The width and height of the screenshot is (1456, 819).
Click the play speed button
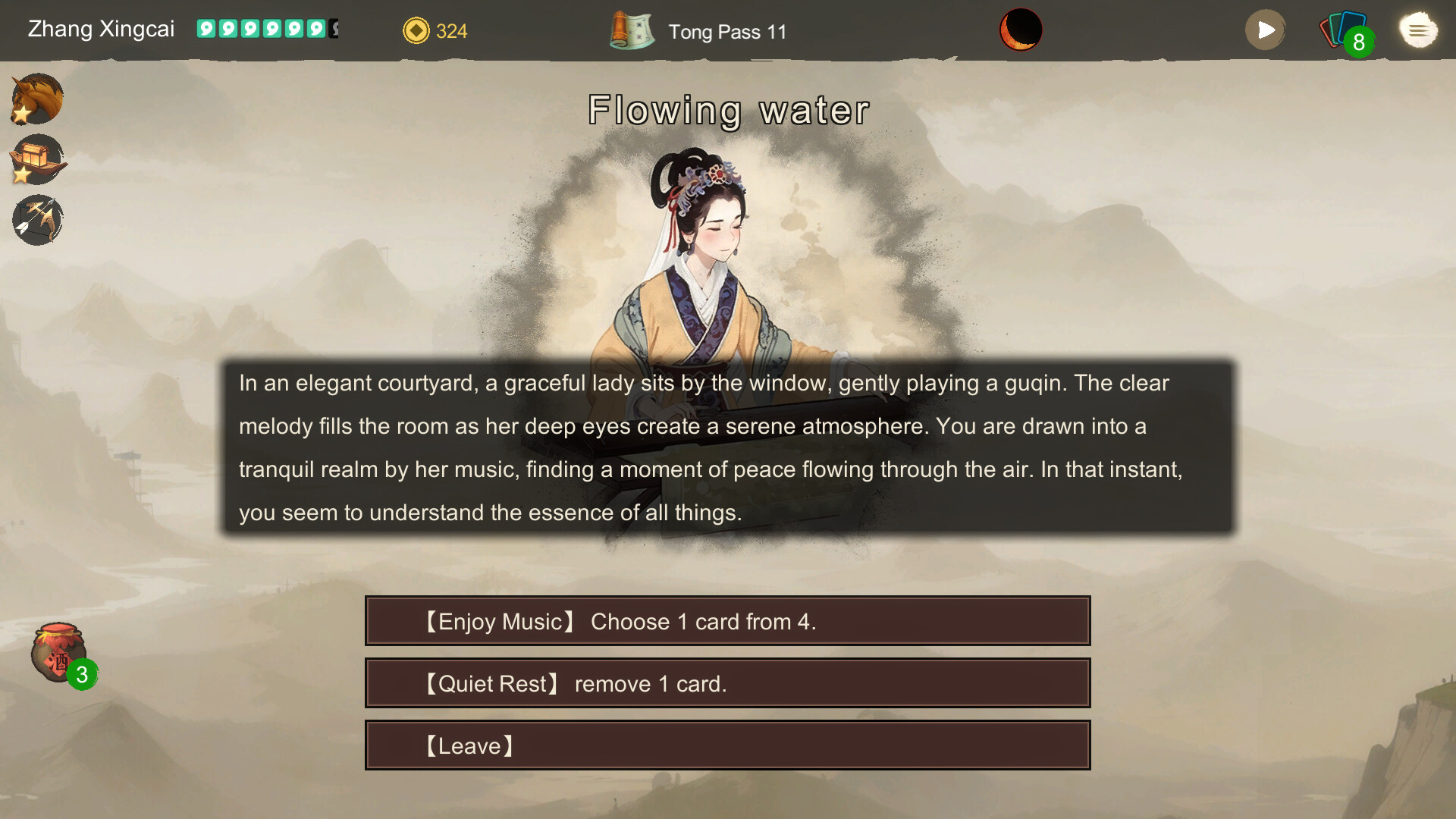tap(1265, 30)
